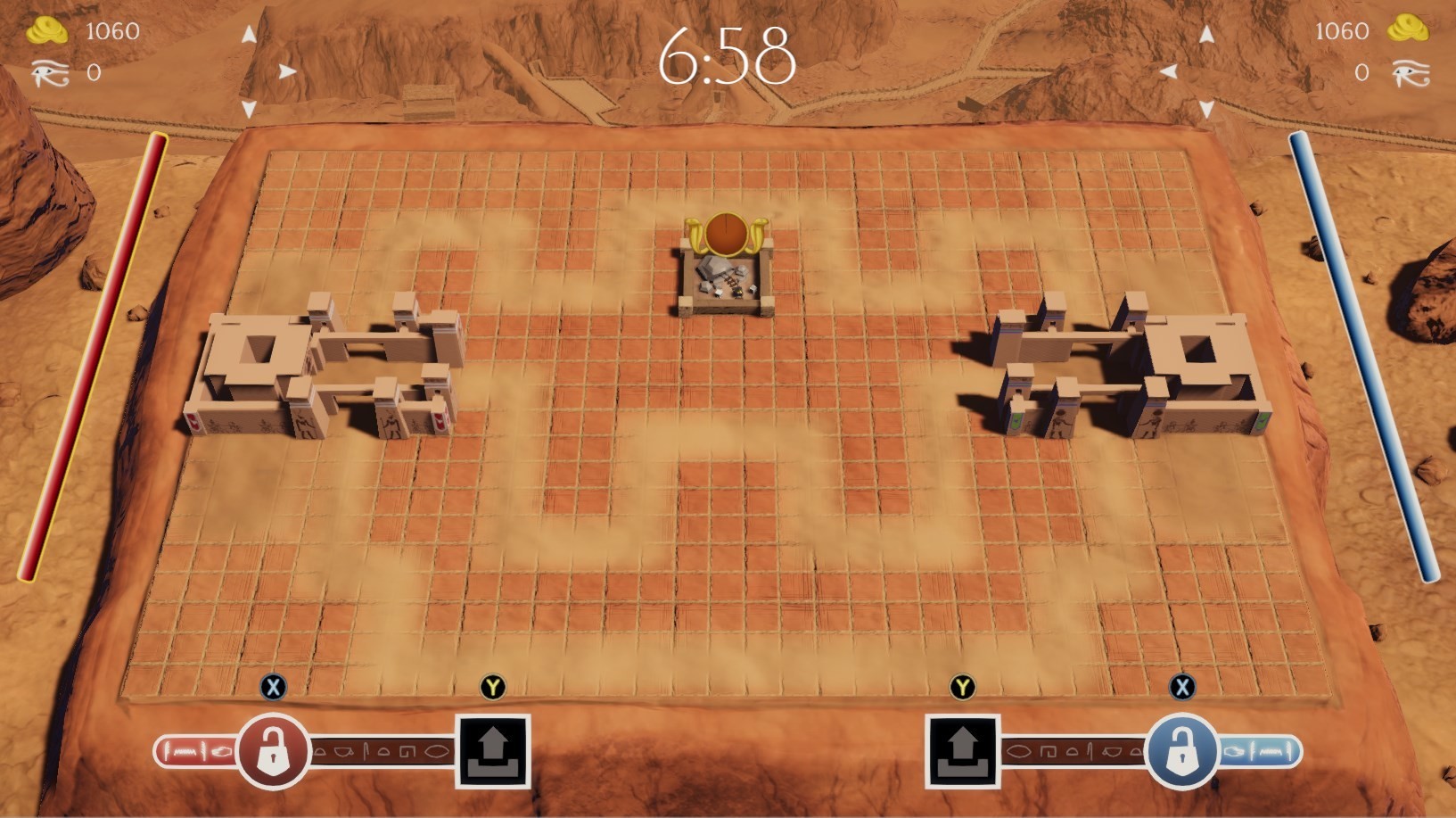
Task: Toggle the Y button prompt on the right
Action: (963, 688)
